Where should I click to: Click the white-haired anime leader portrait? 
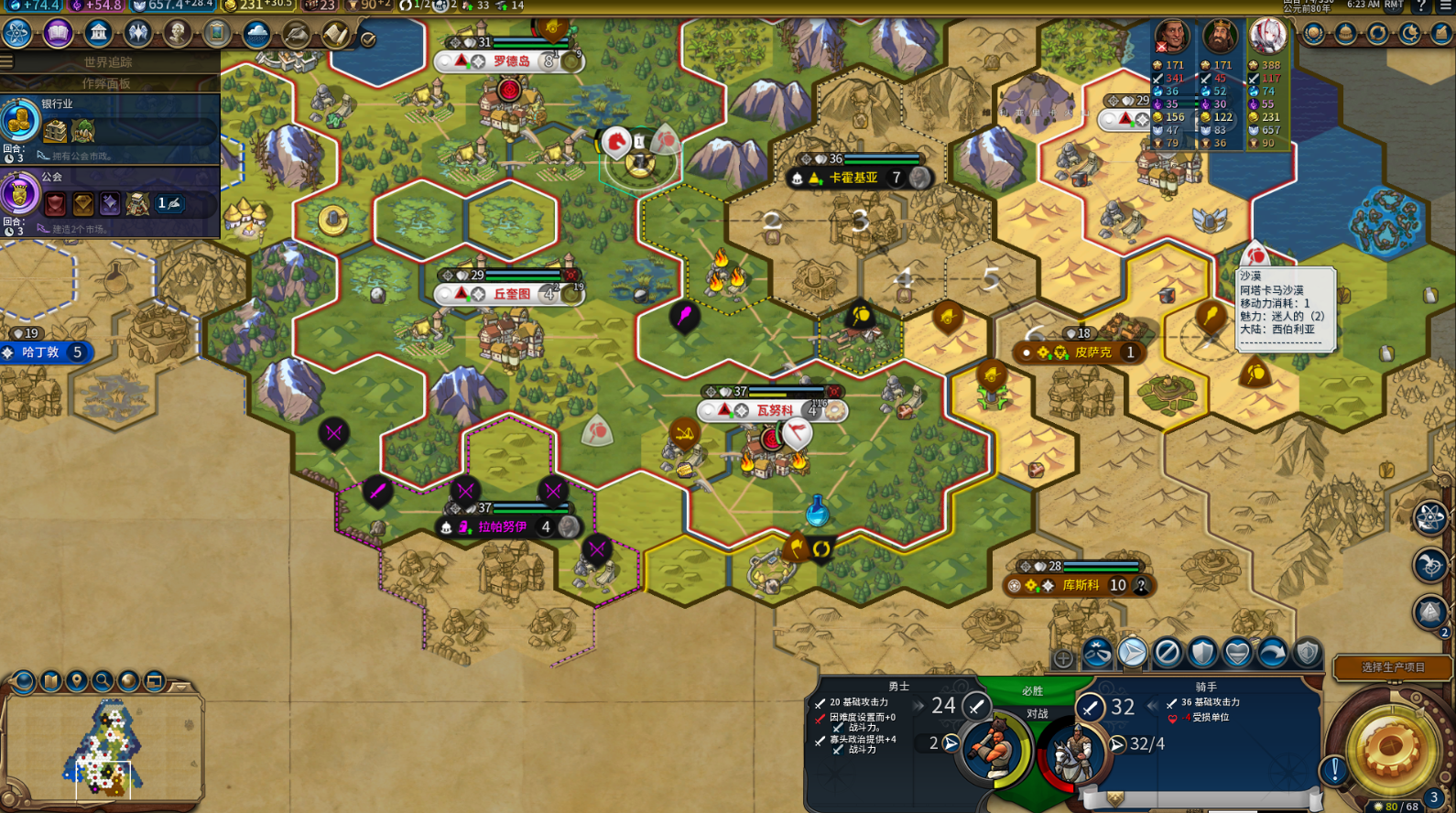tap(1268, 37)
